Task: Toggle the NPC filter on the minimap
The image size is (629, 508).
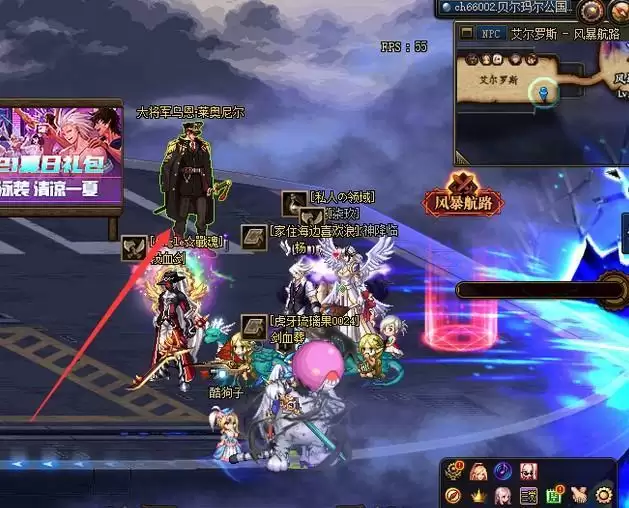Action: pos(491,33)
